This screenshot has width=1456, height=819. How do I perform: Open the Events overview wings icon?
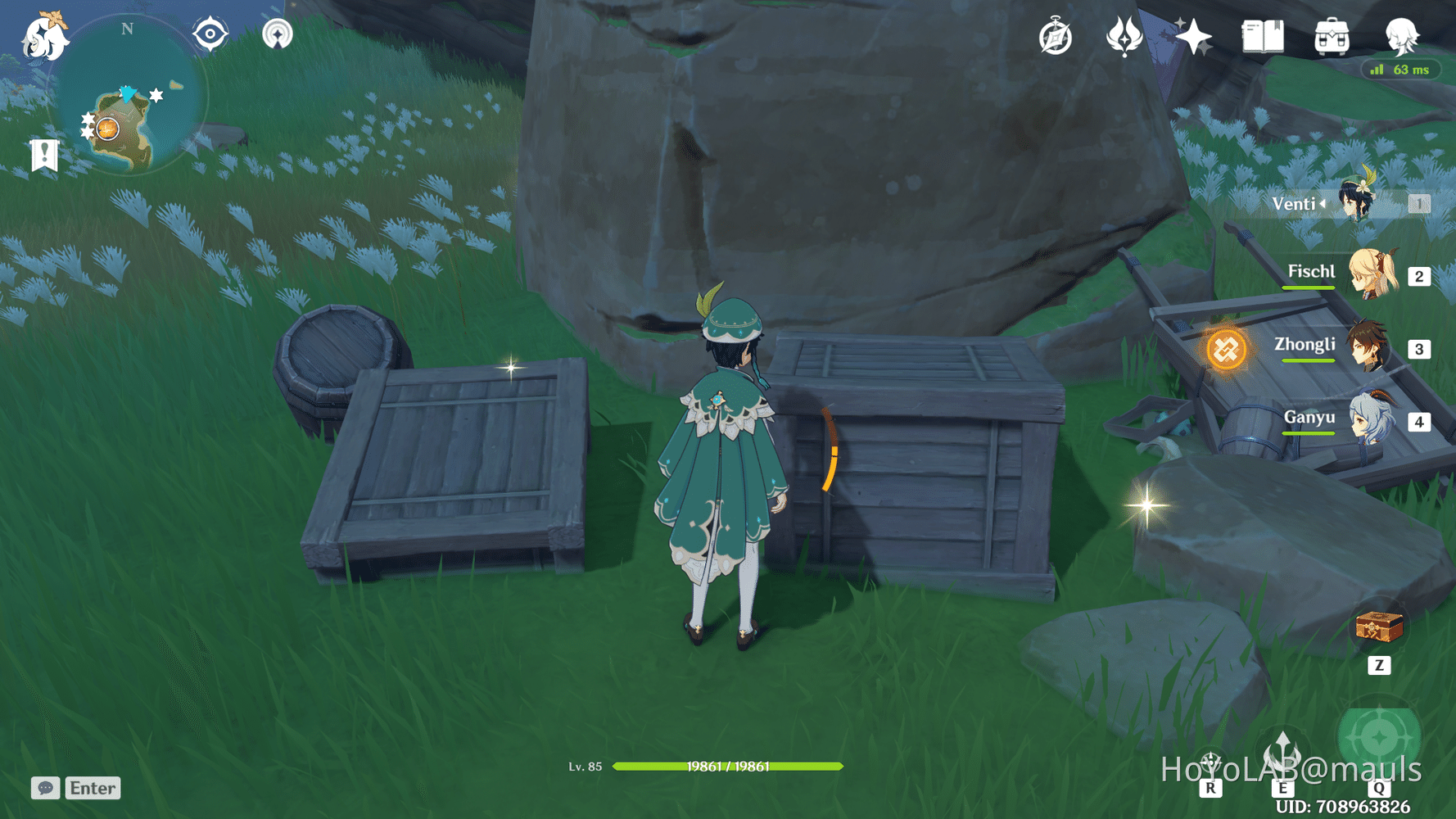pos(1125,34)
